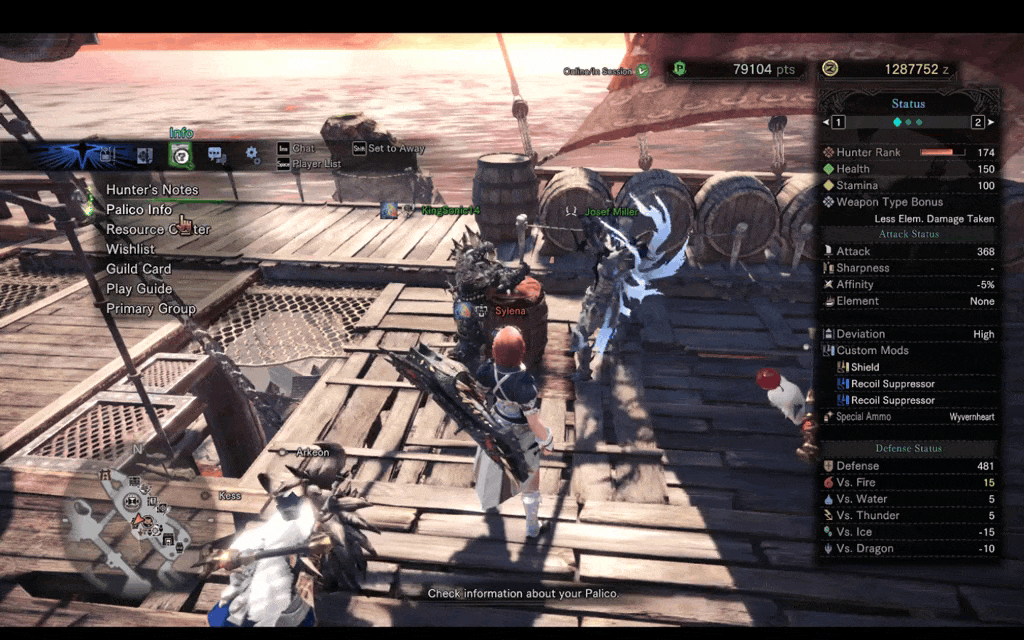The height and width of the screenshot is (640, 1024).
Task: Open the speech bubbles Communication tab
Action: point(216,155)
